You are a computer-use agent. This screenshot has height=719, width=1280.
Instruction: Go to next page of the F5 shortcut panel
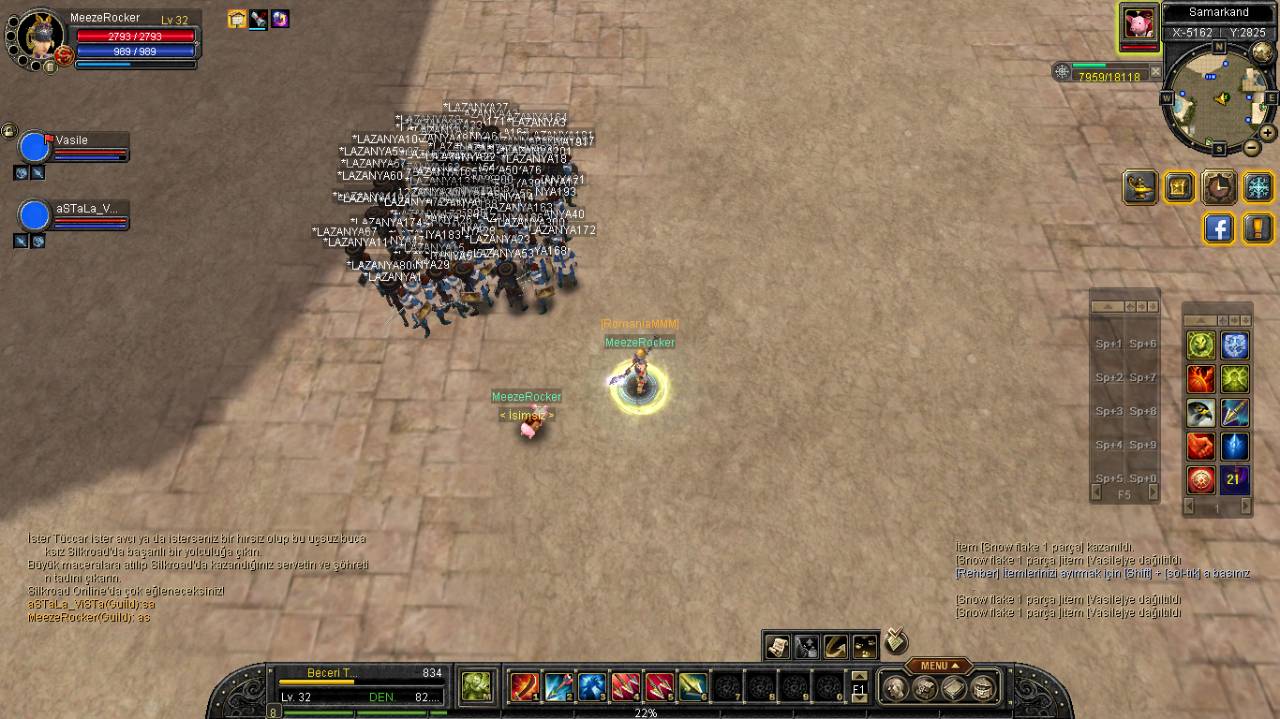tap(1152, 493)
